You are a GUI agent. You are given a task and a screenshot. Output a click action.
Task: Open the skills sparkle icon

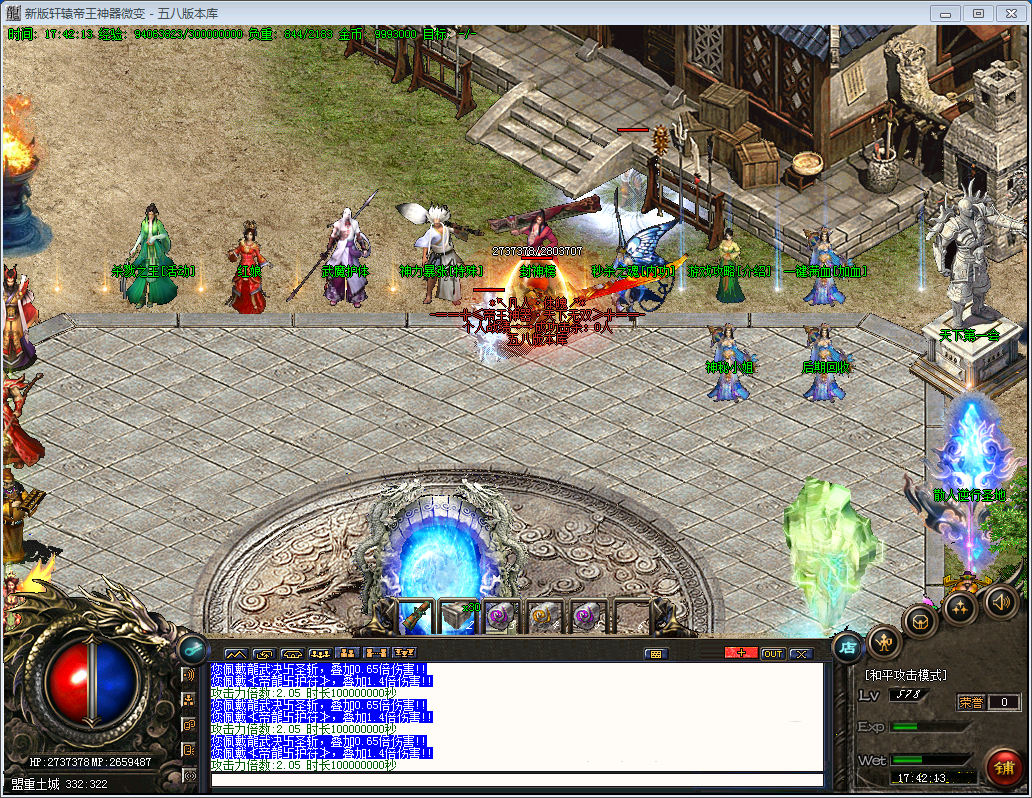pos(960,607)
